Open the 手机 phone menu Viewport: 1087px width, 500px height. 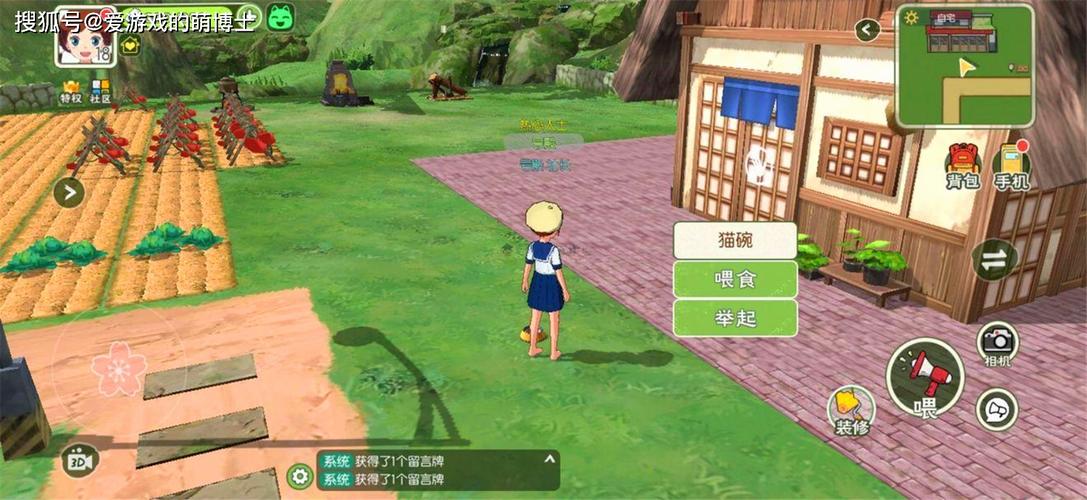tap(1012, 166)
